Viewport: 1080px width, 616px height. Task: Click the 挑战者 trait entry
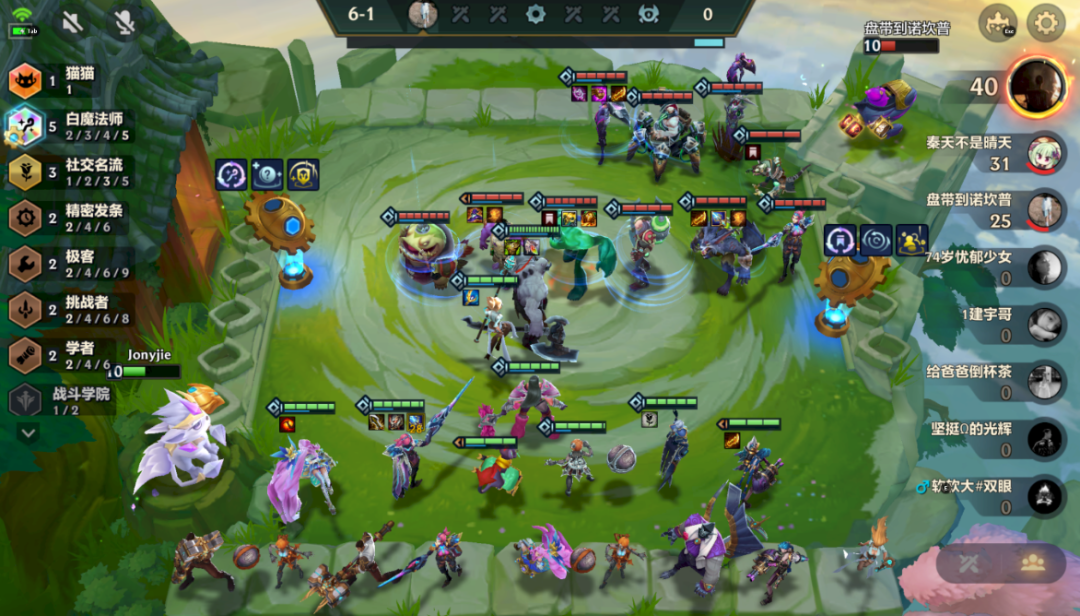pos(70,310)
